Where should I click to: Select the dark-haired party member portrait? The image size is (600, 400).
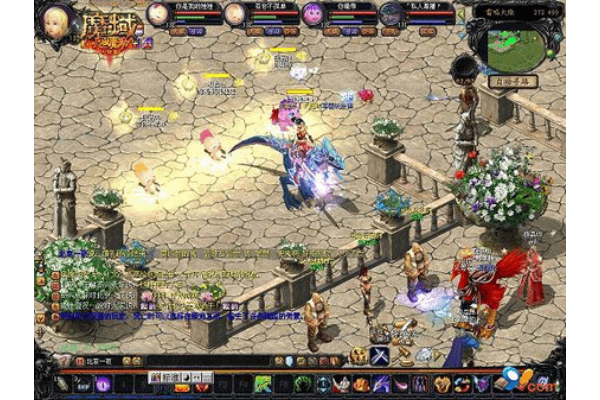[390, 14]
